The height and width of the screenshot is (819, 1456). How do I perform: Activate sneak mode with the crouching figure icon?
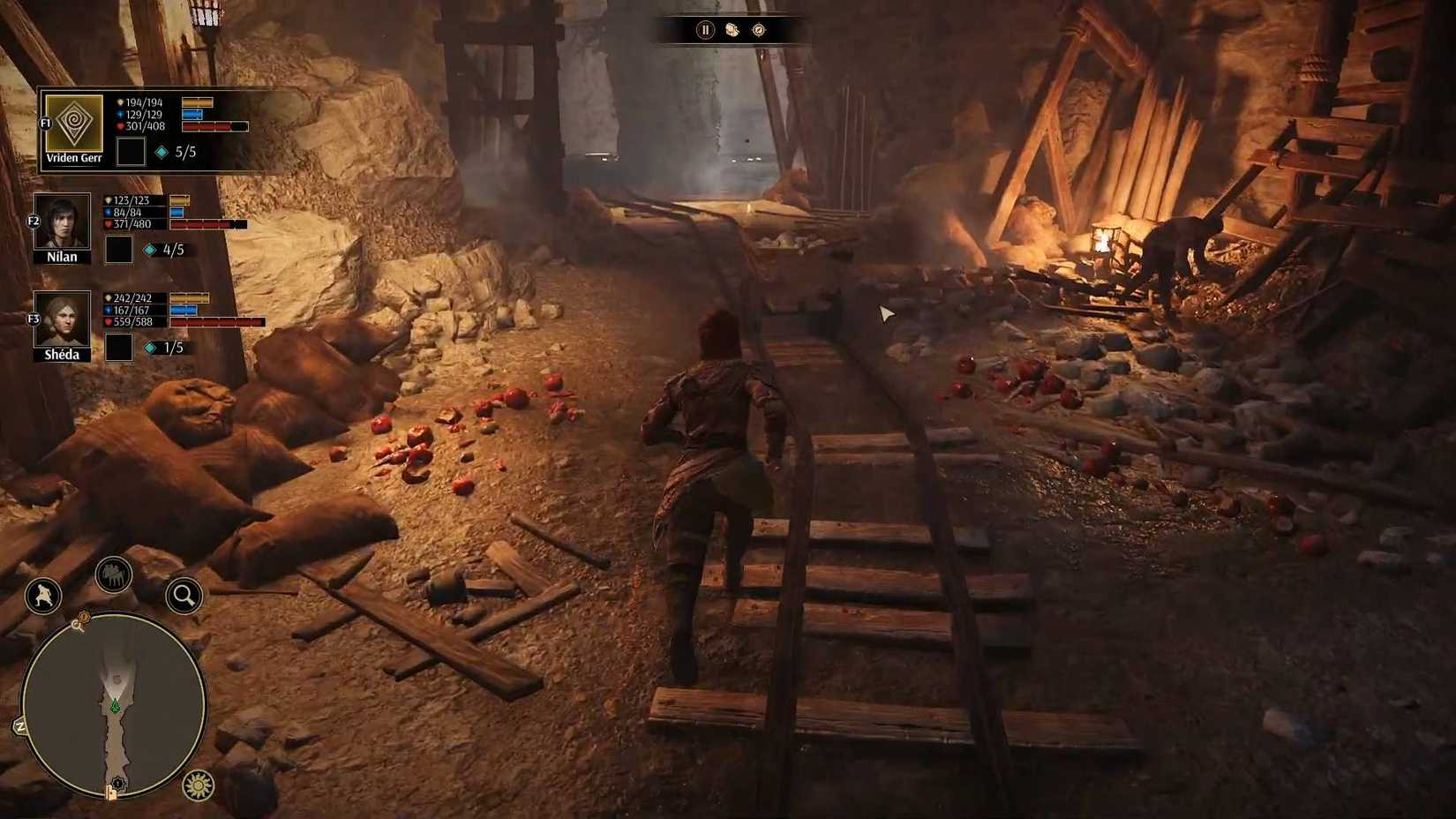42,595
